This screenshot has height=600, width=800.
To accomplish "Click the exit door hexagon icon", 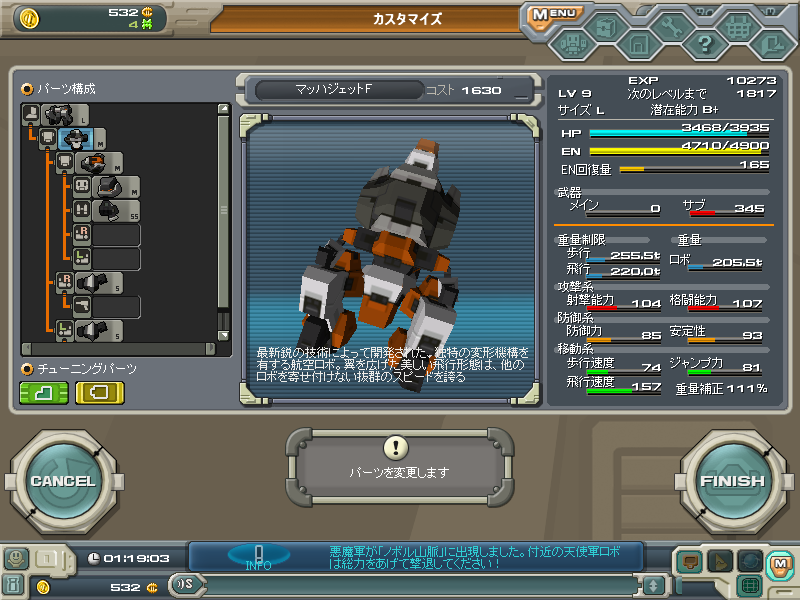I will point(771,44).
